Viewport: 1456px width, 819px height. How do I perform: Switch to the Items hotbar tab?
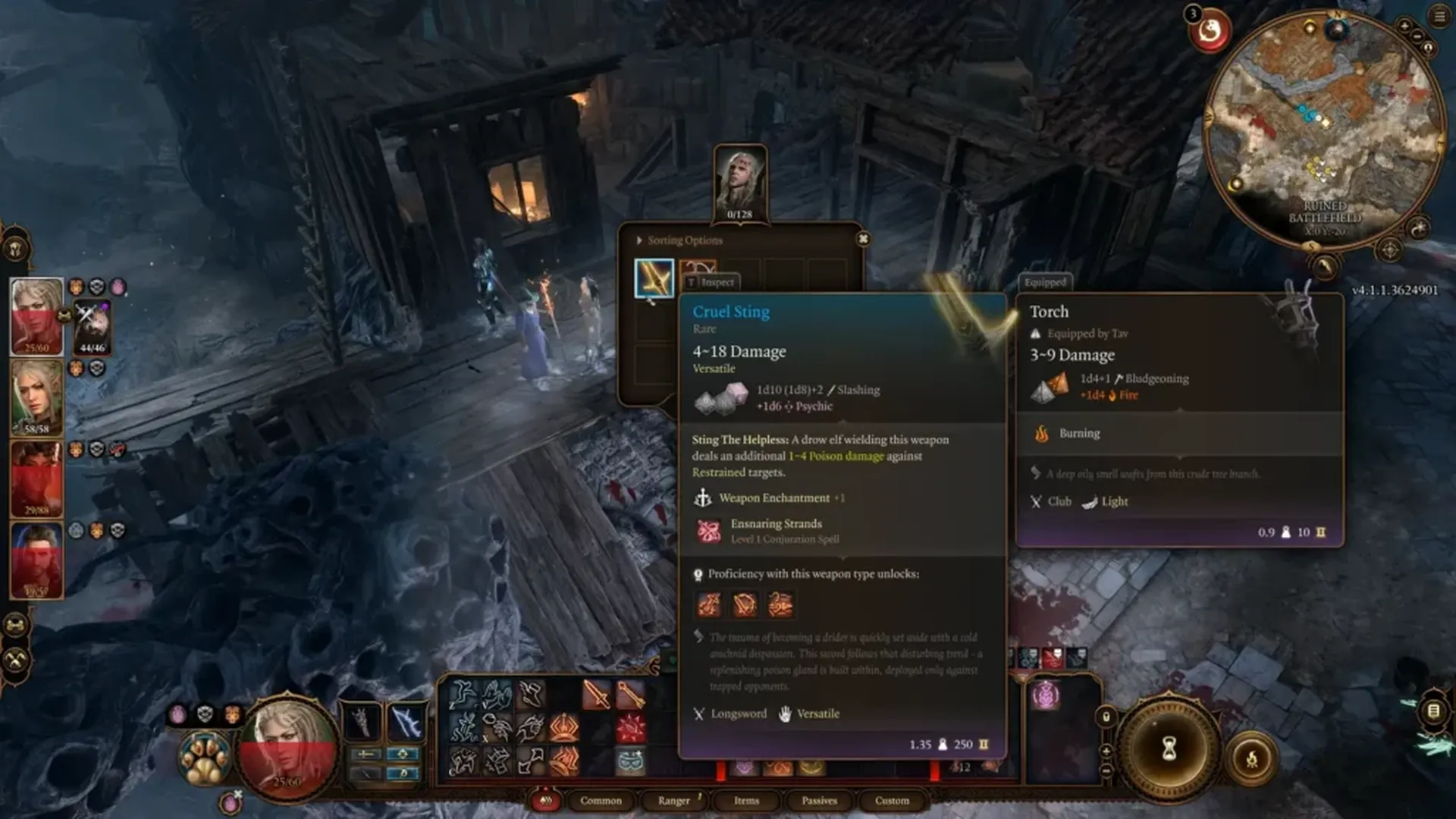point(745,801)
